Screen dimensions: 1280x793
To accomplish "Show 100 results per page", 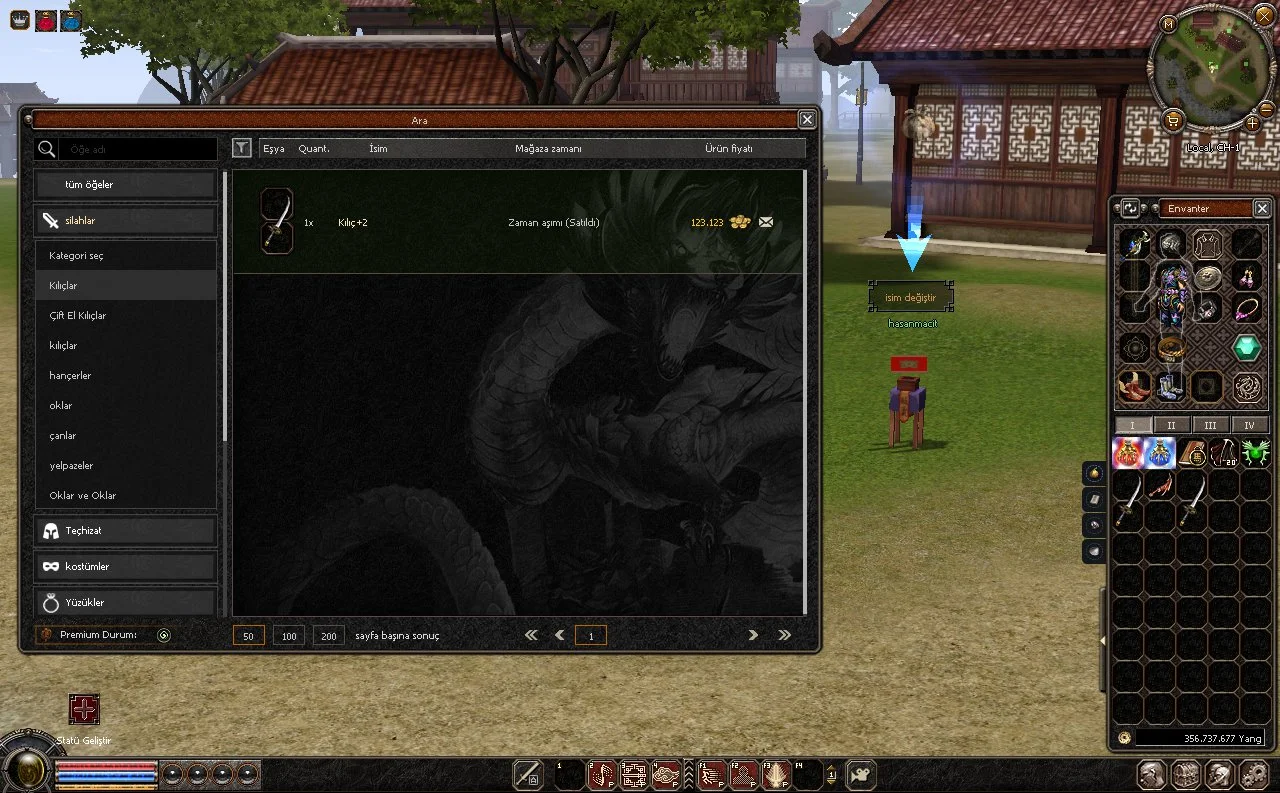I will pyautogui.click(x=289, y=636).
